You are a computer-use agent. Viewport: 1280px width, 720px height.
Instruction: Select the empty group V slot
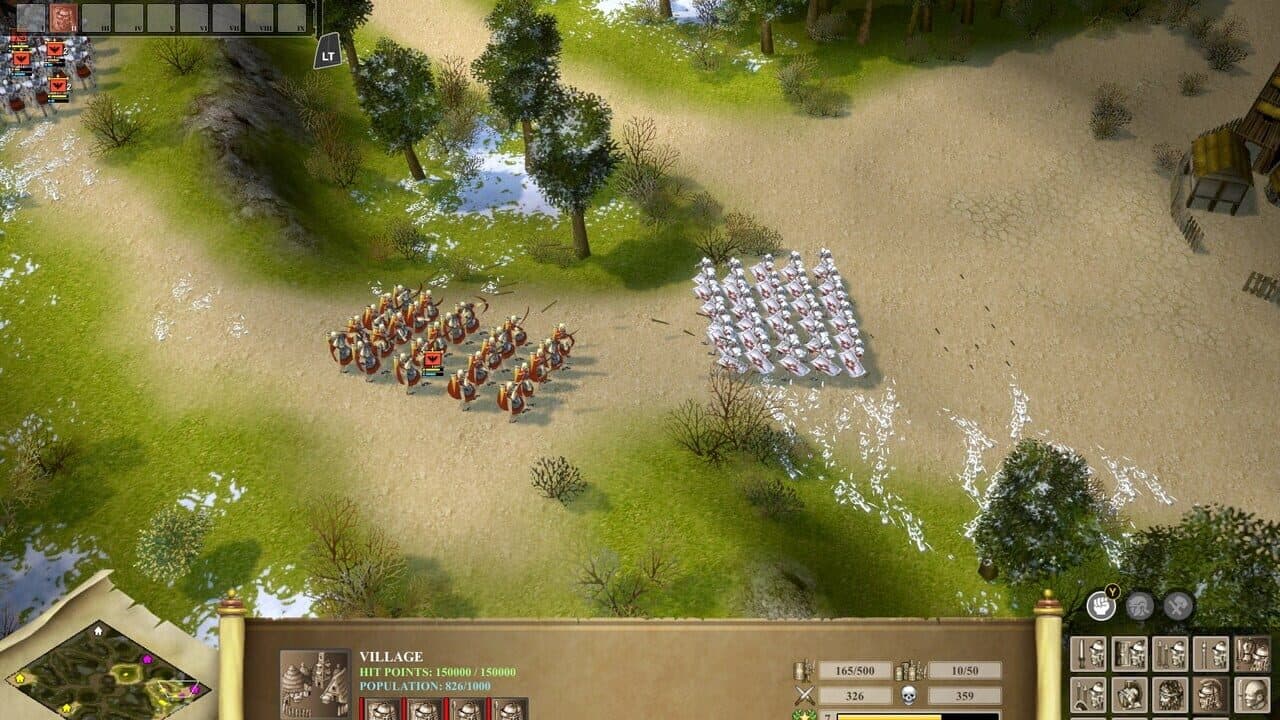(160, 16)
